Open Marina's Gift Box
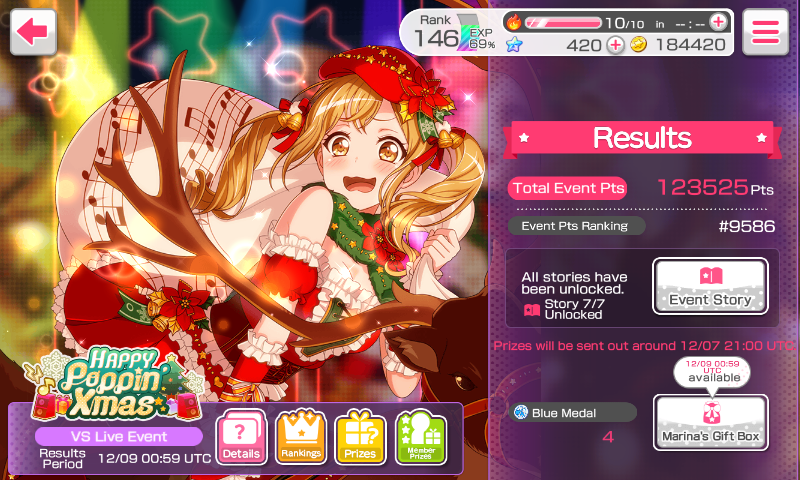 click(x=710, y=422)
